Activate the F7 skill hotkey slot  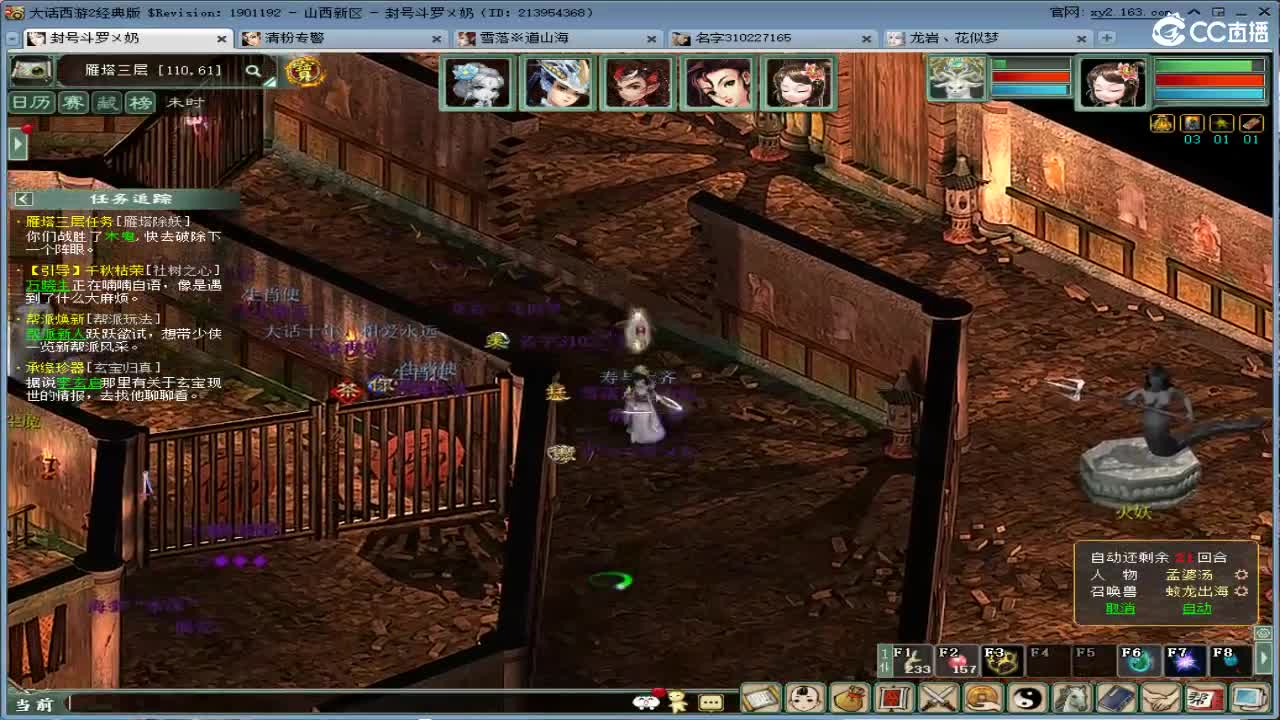1183,661
